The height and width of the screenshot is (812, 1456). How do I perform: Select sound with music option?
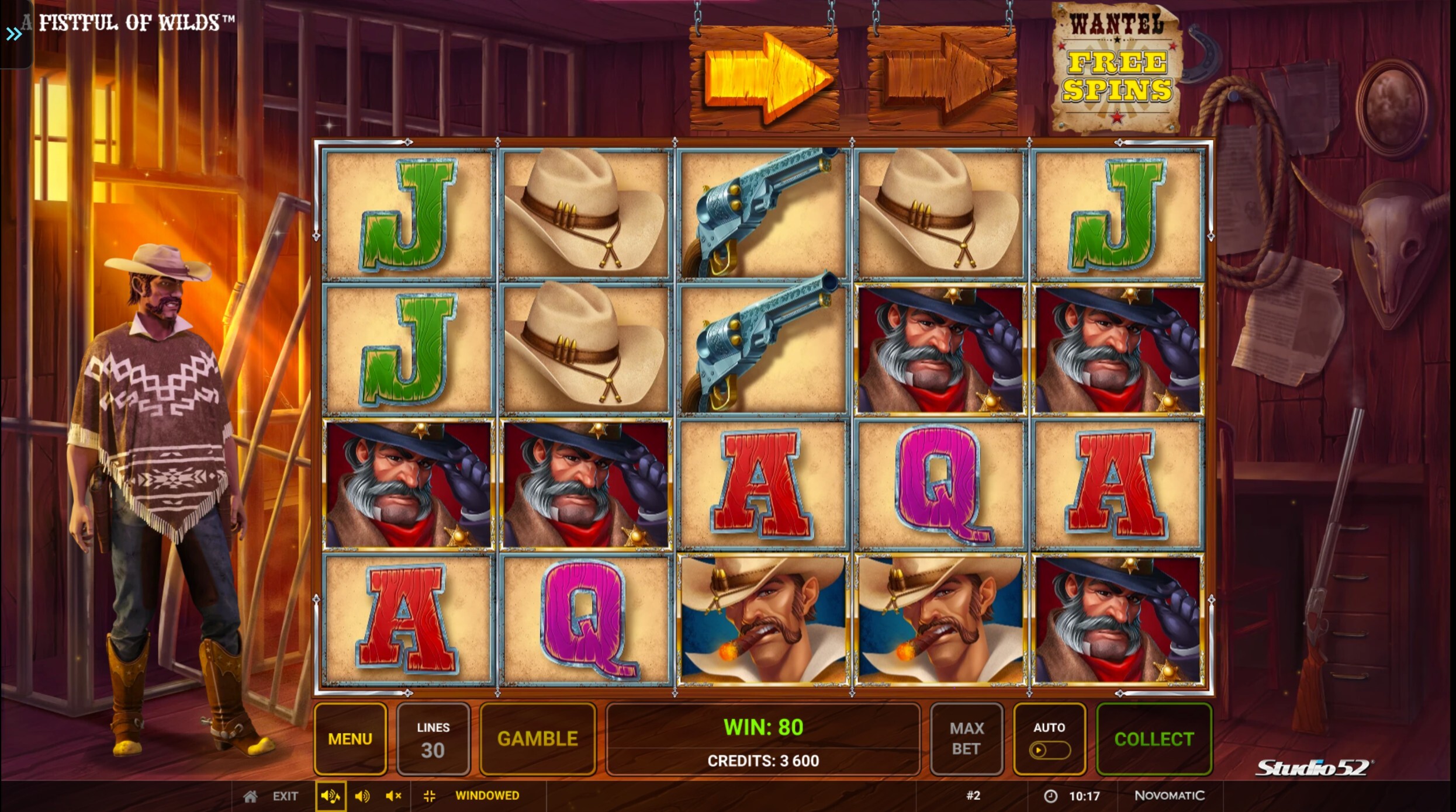coord(330,796)
